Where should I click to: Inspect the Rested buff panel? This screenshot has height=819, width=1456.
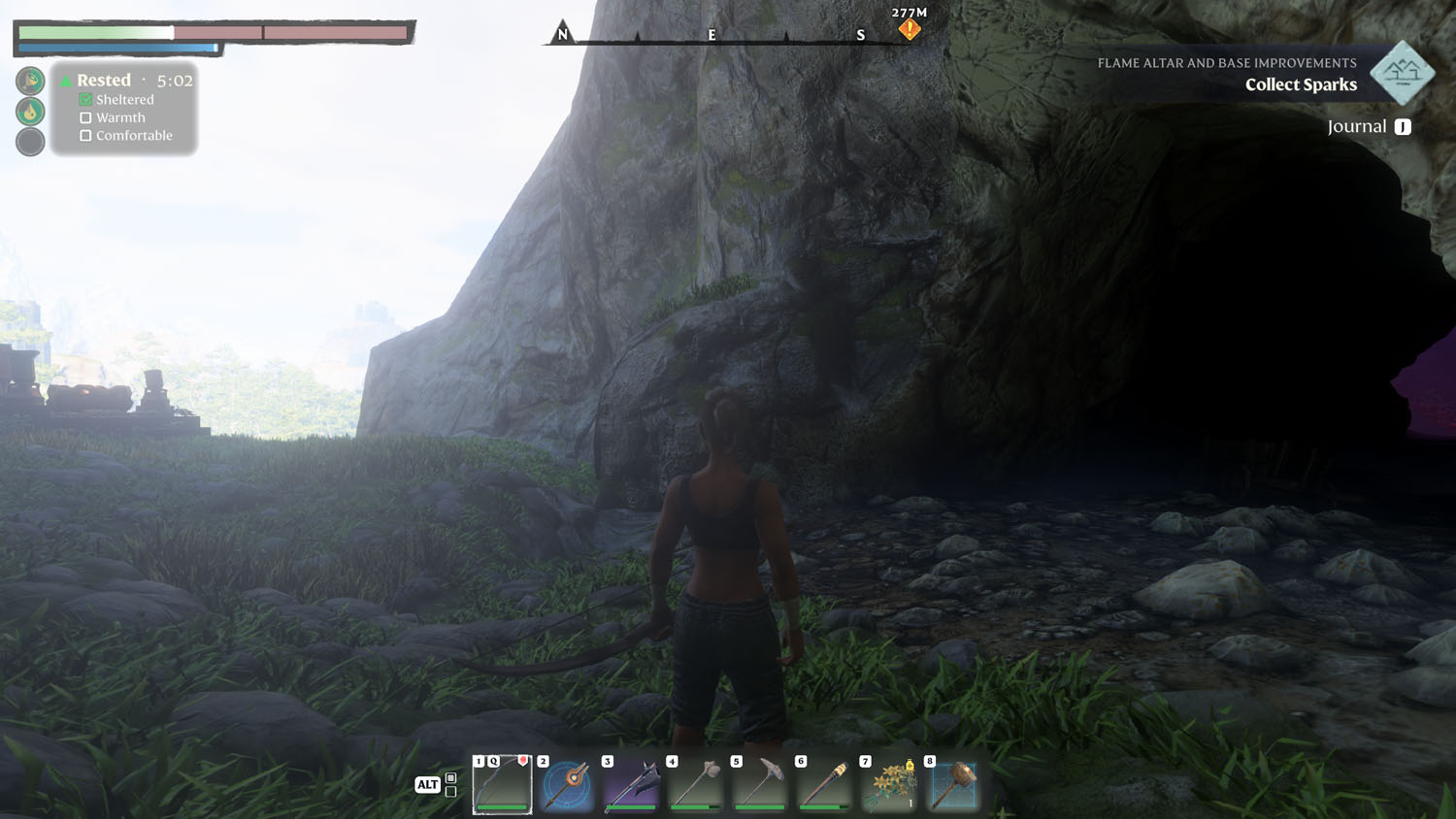124,107
